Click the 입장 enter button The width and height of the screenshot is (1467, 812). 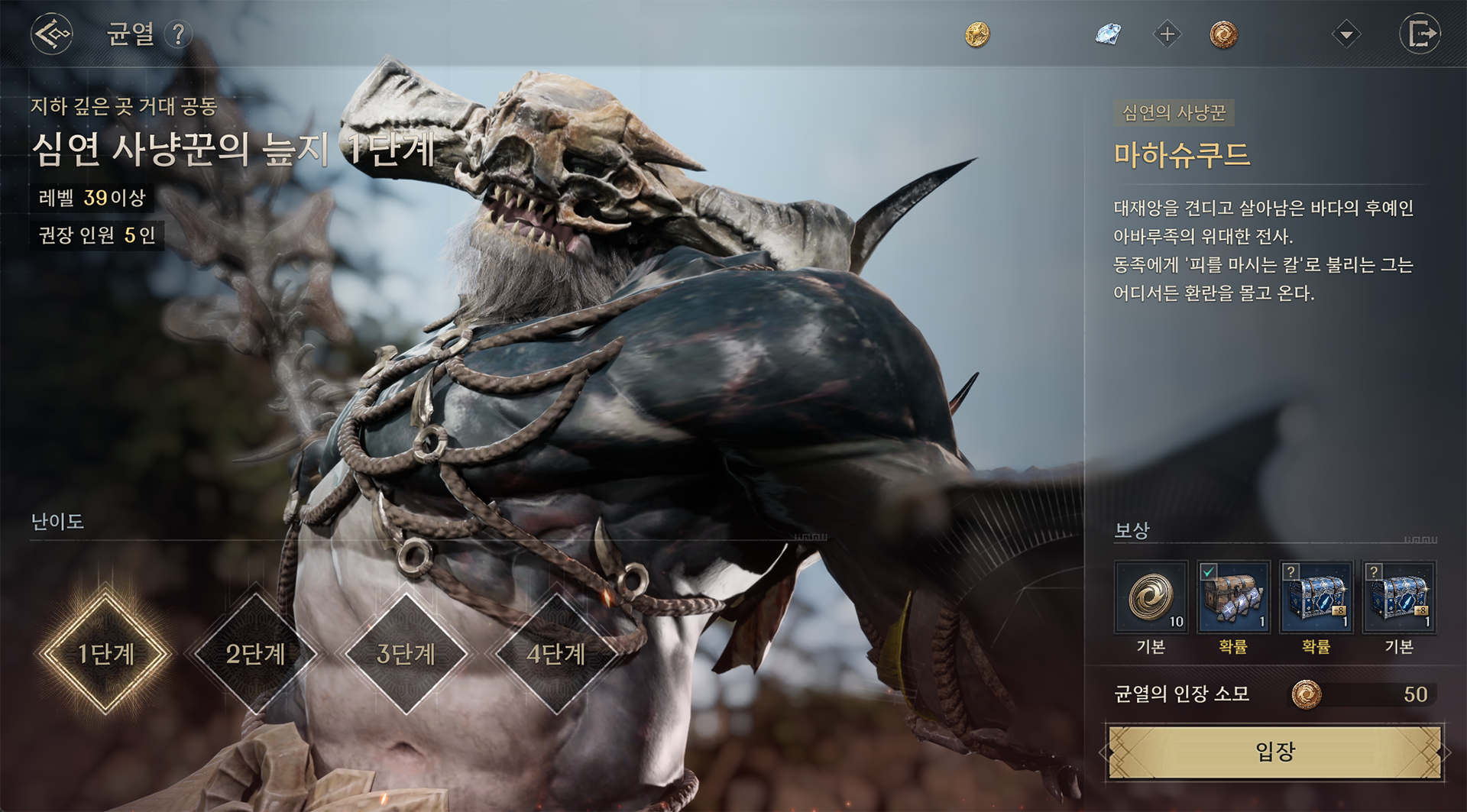(1274, 752)
